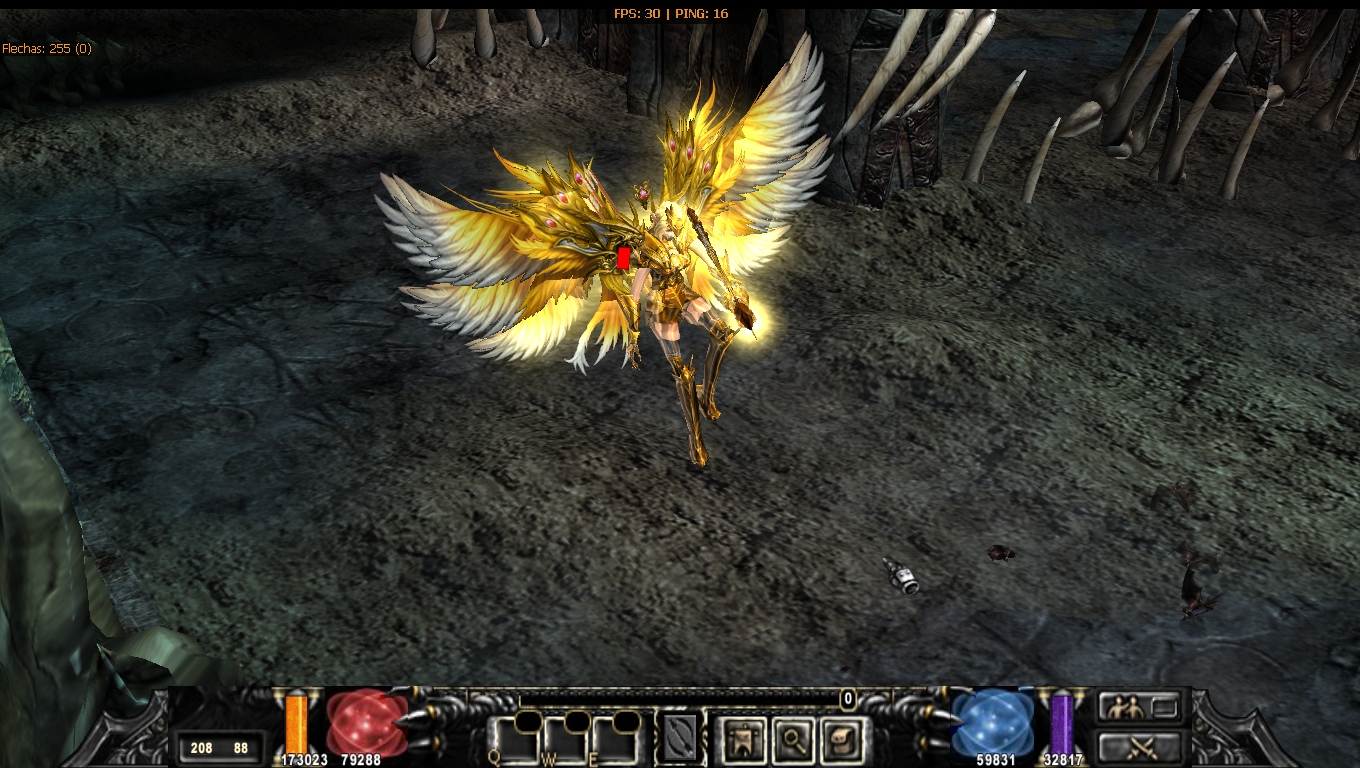Screen dimensions: 1360x768
Task: Select the bow and arrow skill slot
Action: coord(680,739)
